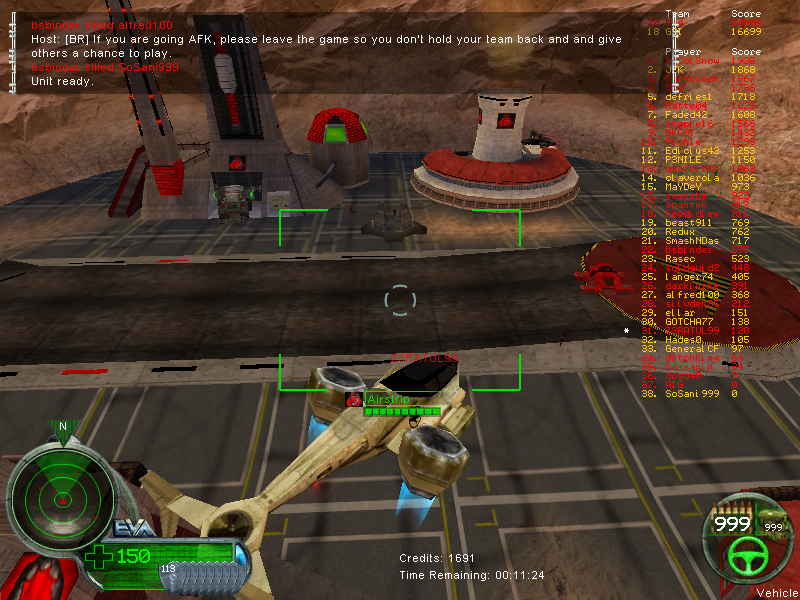Click the green steering wheel vehicle icon
This screenshot has width=800, height=600.
tap(744, 556)
